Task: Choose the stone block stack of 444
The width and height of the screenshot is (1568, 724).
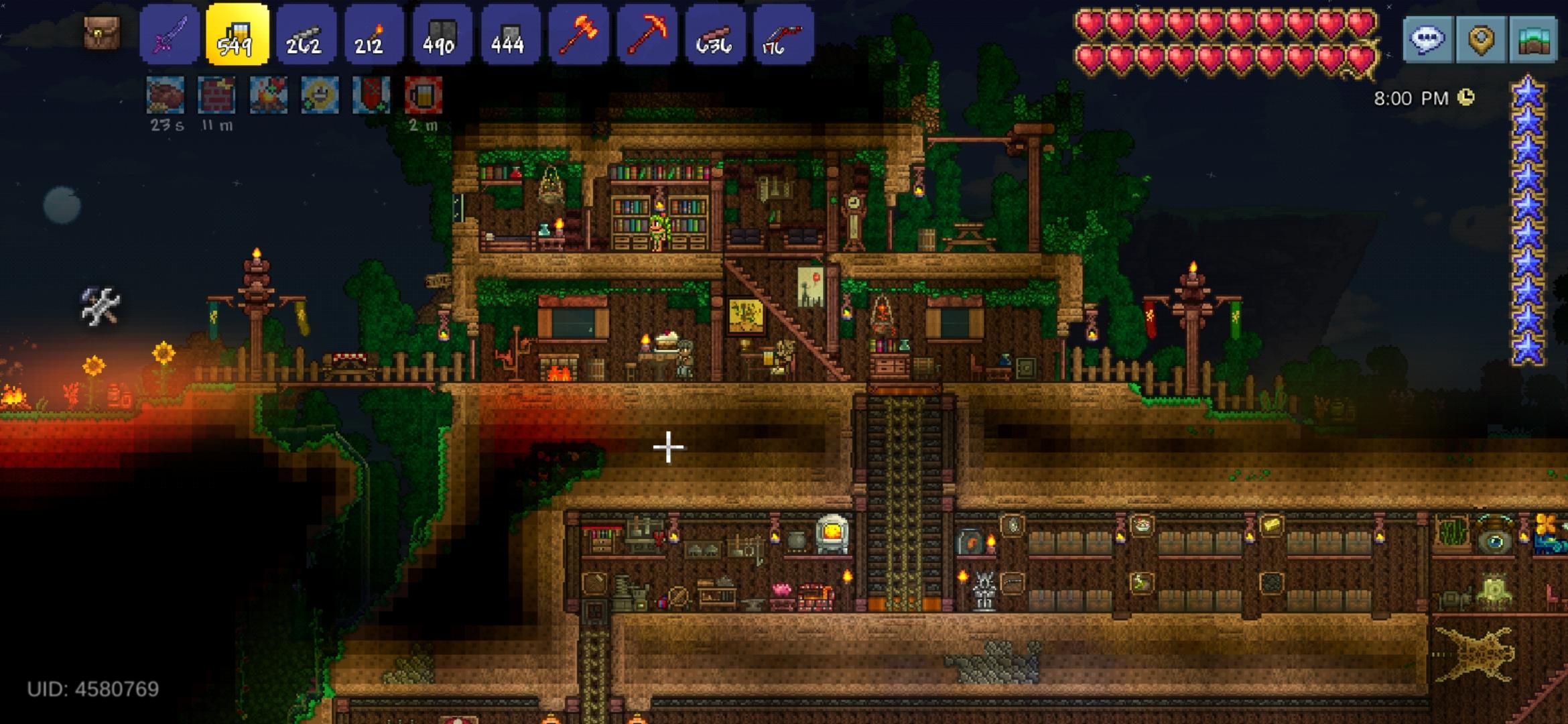Action: [x=511, y=35]
